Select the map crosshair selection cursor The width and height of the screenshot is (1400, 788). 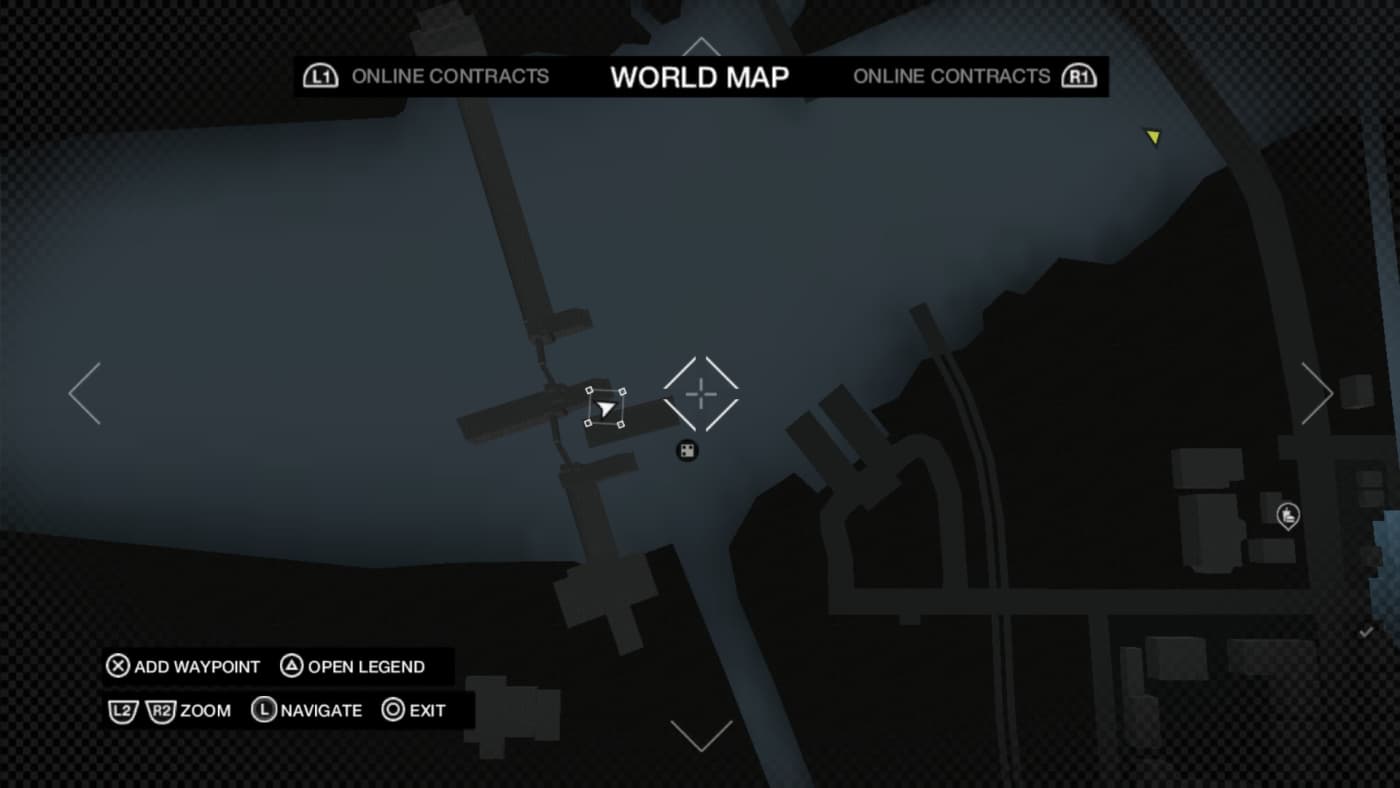point(700,394)
